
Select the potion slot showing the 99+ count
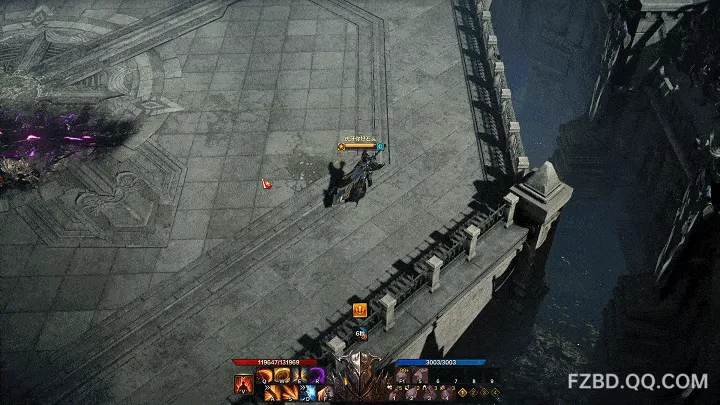[x=405, y=376]
